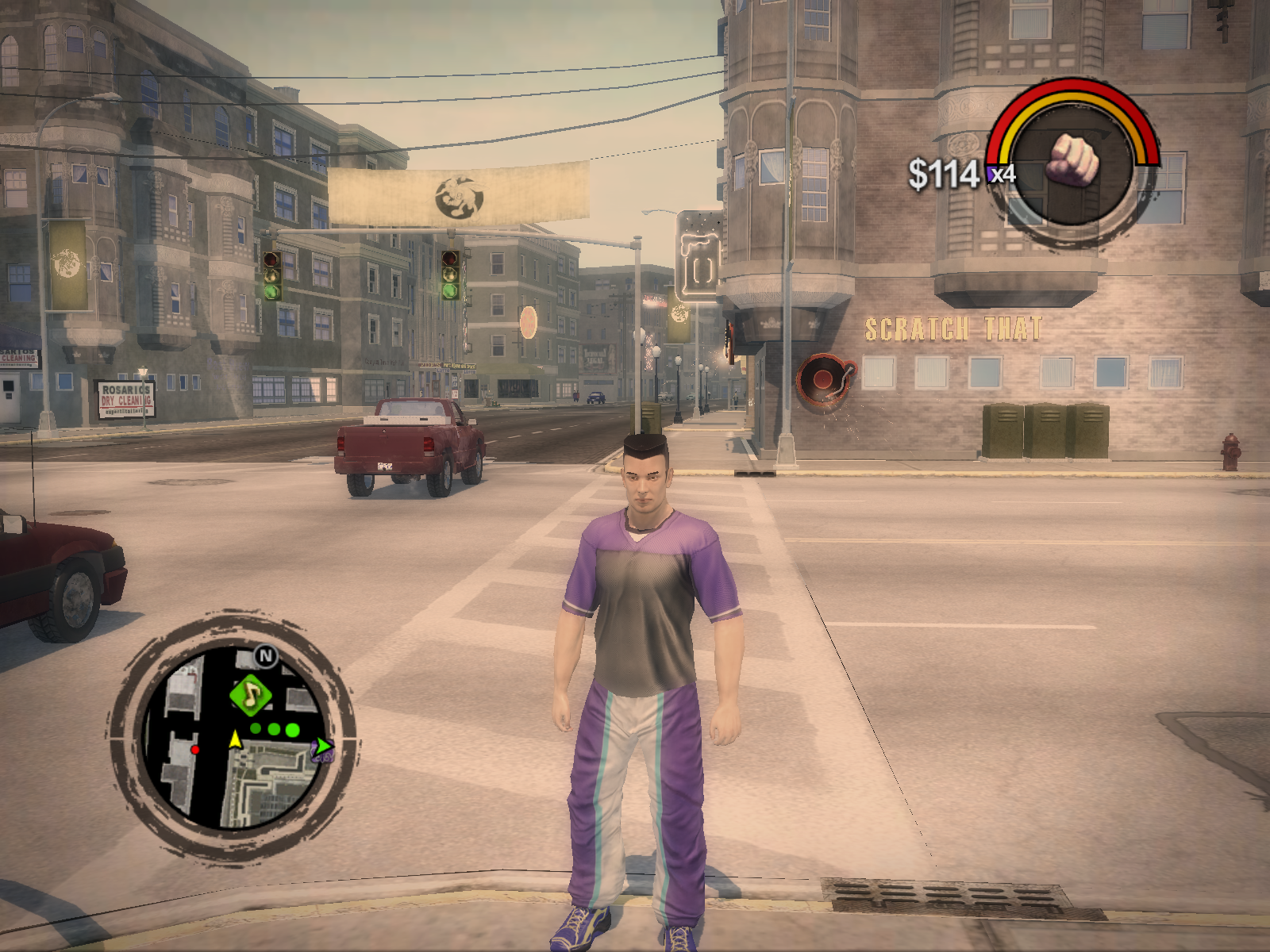Select the fist weapon icon

pos(1072,161)
